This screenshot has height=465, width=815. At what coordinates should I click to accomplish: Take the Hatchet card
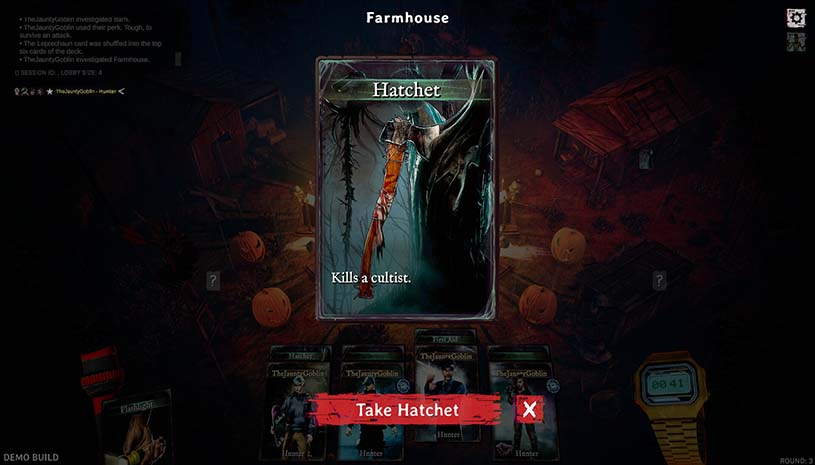coord(406,409)
